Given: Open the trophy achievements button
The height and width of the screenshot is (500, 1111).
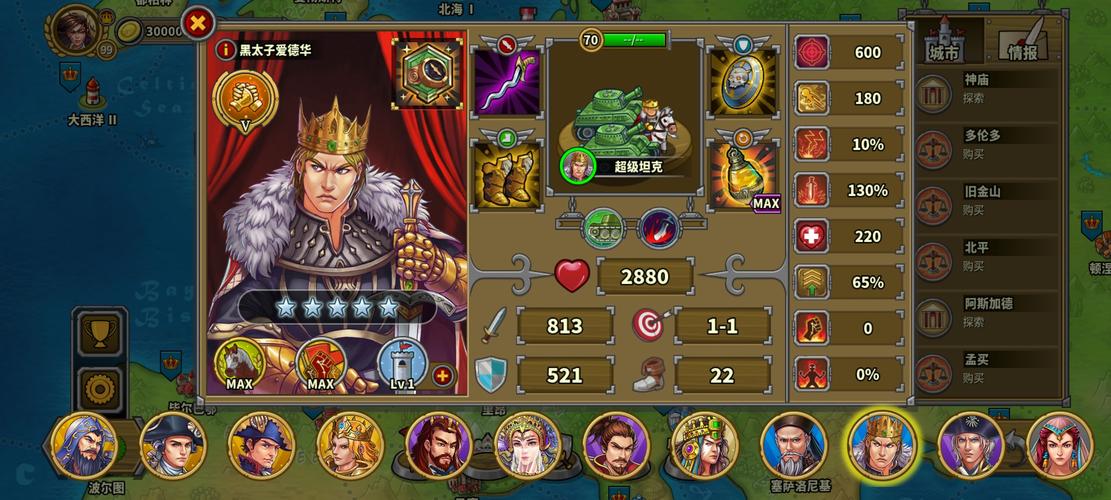Looking at the screenshot, I should tap(100, 334).
